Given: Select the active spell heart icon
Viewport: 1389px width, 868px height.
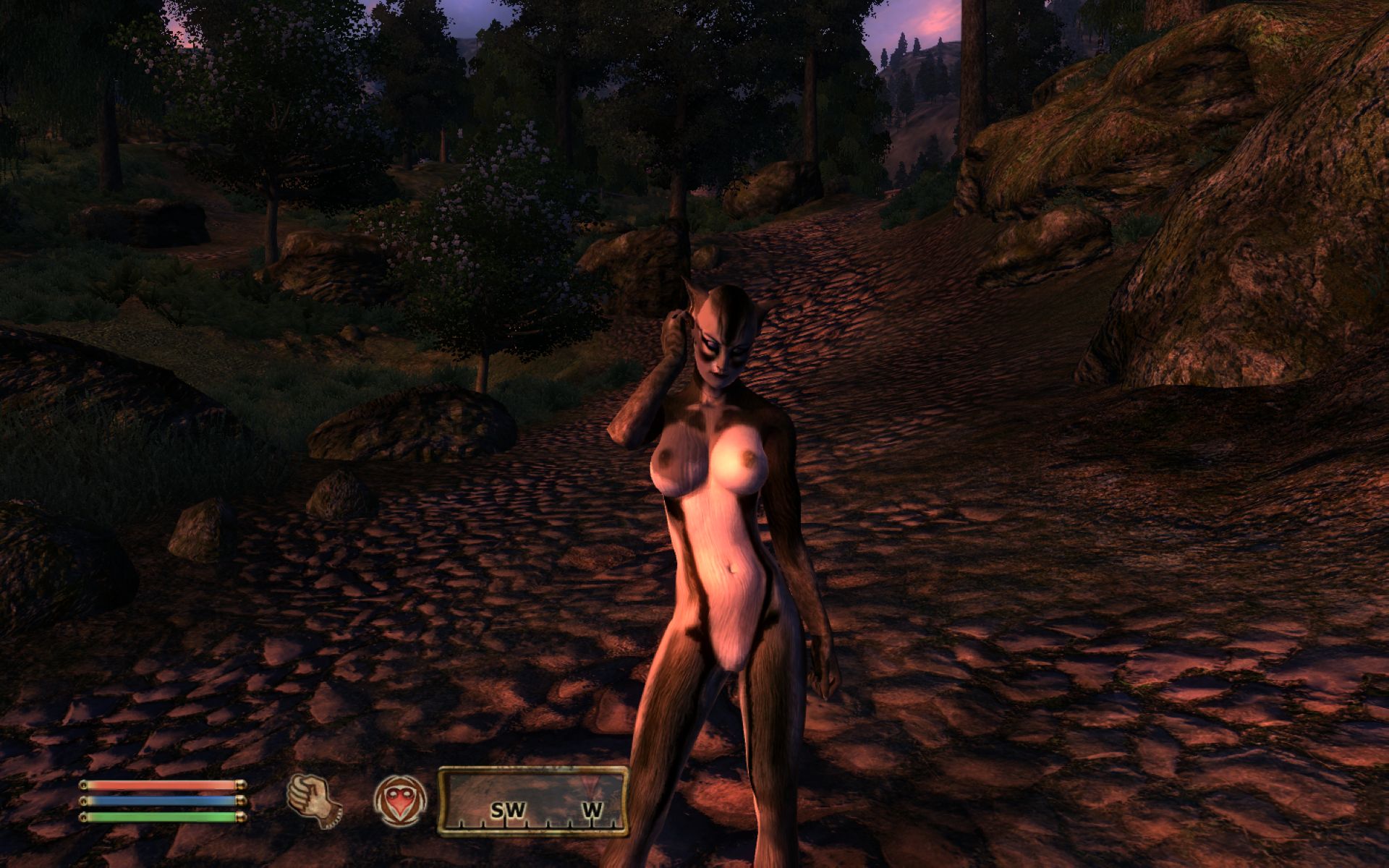Looking at the screenshot, I should (399, 800).
